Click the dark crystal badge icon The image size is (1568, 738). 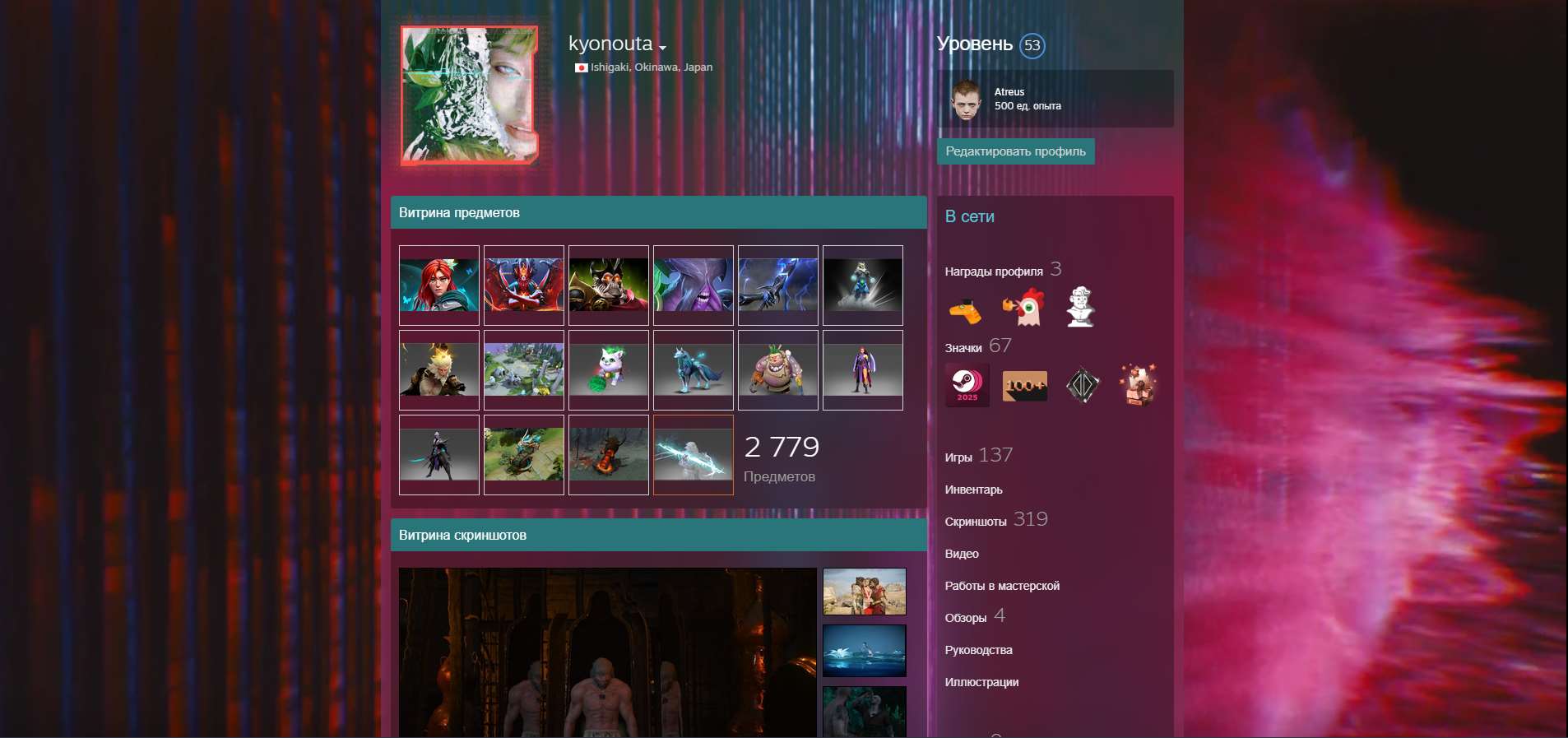(1083, 384)
